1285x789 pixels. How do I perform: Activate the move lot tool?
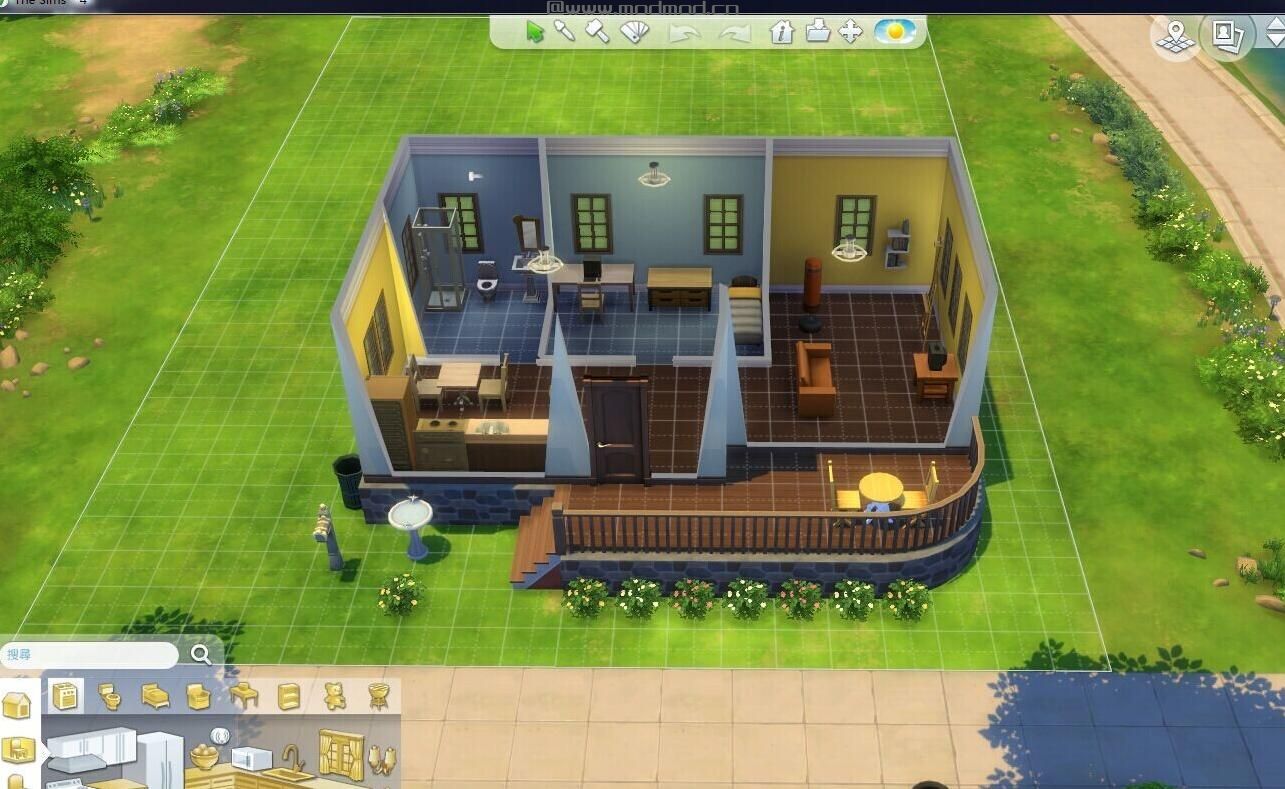point(850,32)
